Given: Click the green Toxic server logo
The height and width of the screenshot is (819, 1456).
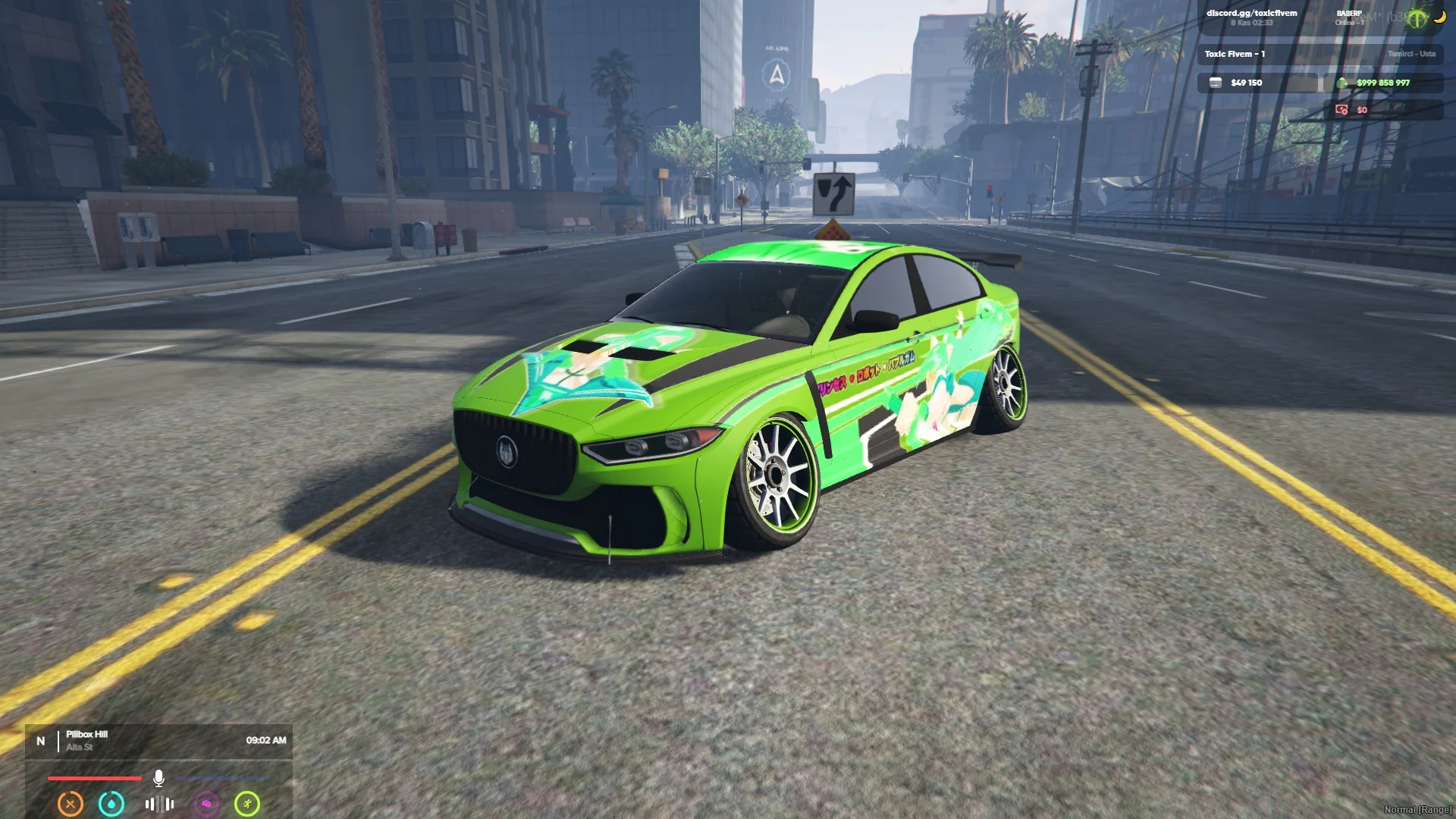Looking at the screenshot, I should click(x=1417, y=19).
